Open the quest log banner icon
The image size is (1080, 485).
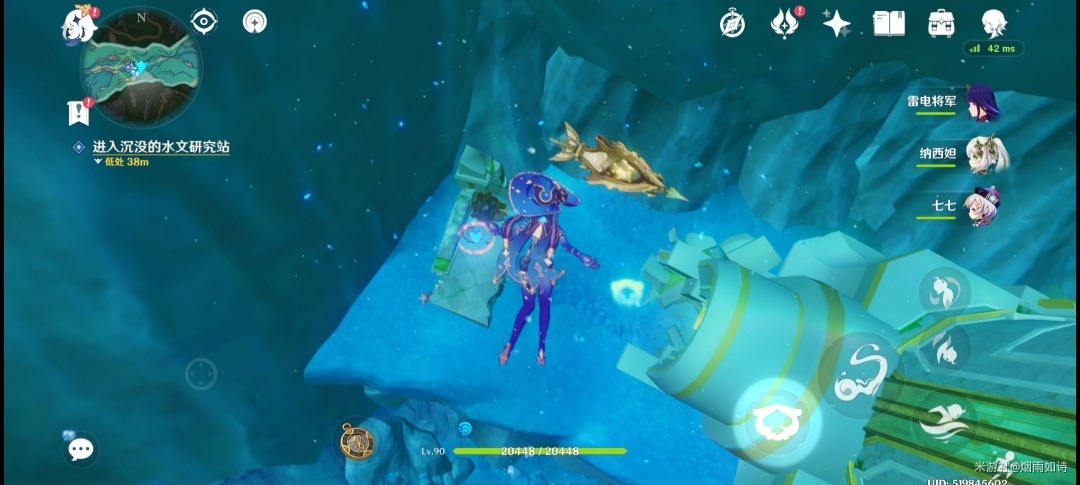tap(78, 112)
